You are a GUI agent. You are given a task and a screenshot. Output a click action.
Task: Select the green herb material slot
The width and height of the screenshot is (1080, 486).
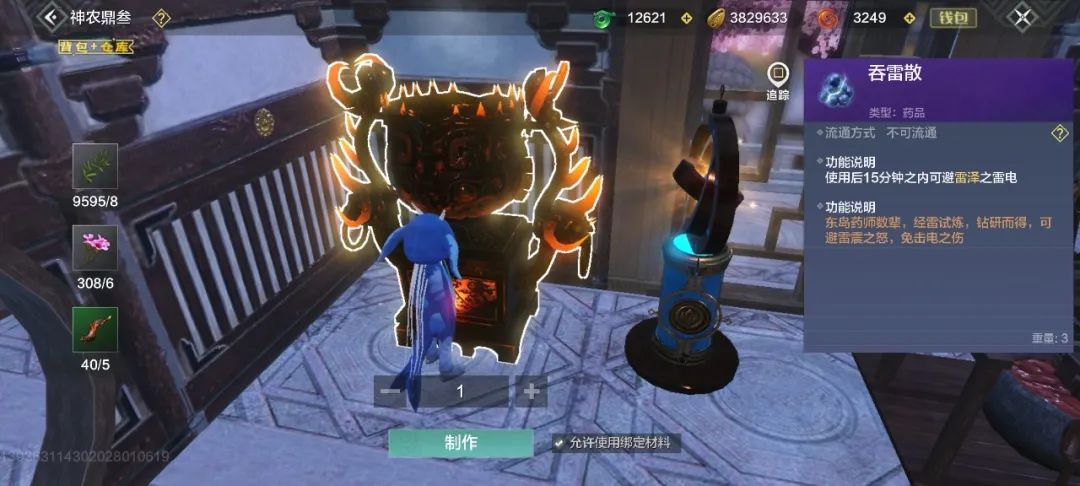pyautogui.click(x=94, y=166)
